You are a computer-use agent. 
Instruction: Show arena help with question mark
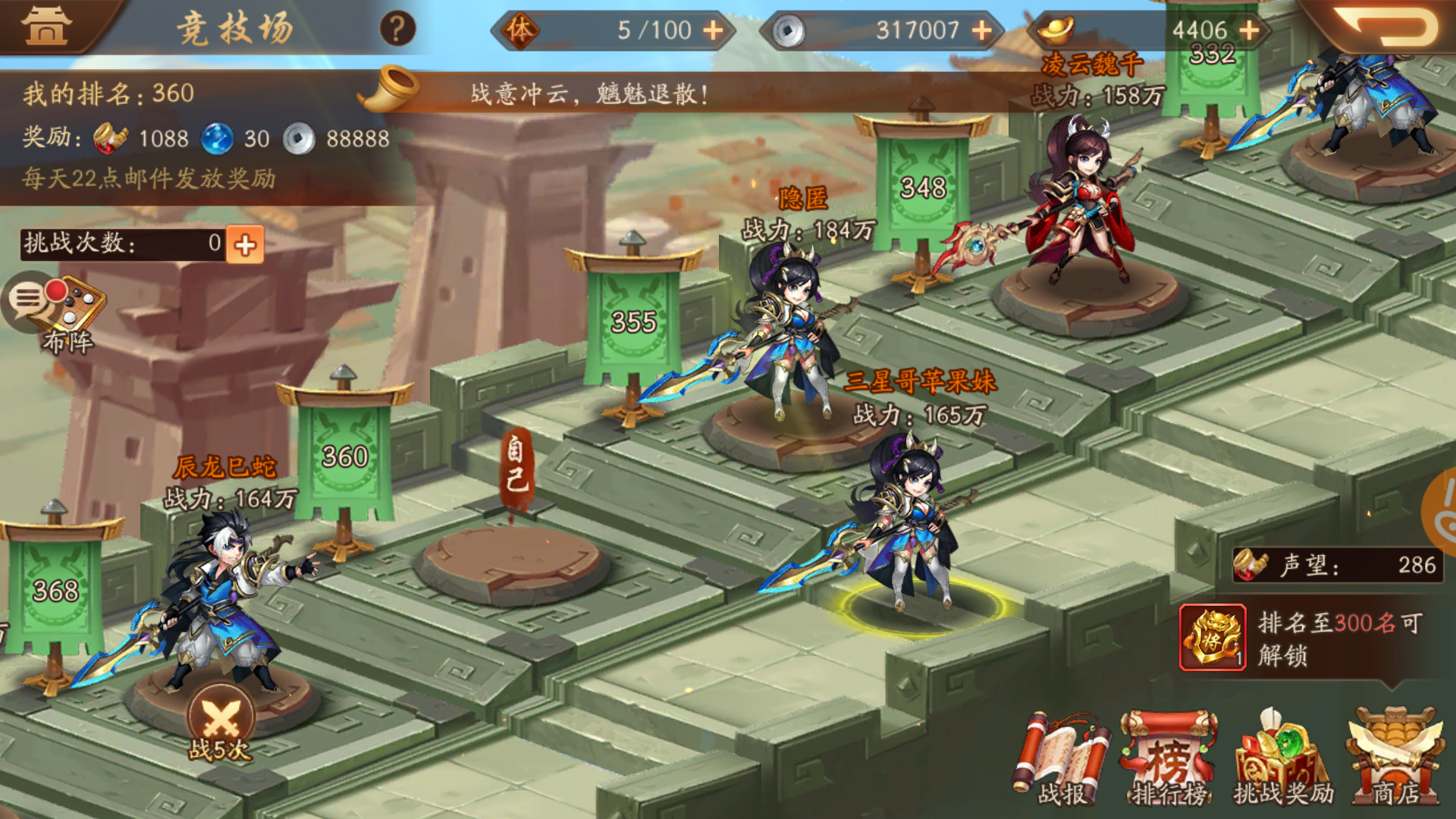397,29
